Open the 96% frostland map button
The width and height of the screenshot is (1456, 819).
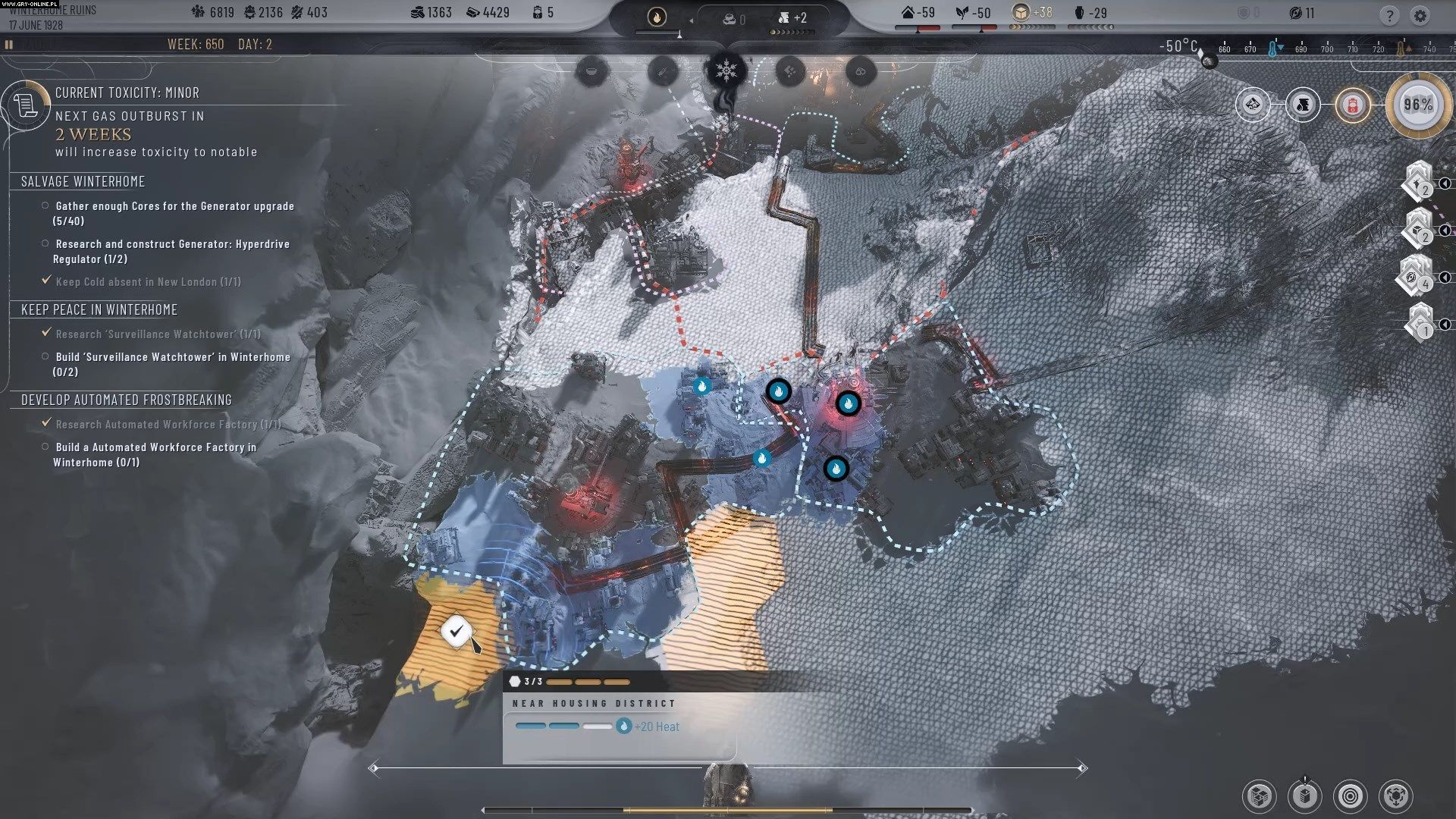coord(1417,105)
